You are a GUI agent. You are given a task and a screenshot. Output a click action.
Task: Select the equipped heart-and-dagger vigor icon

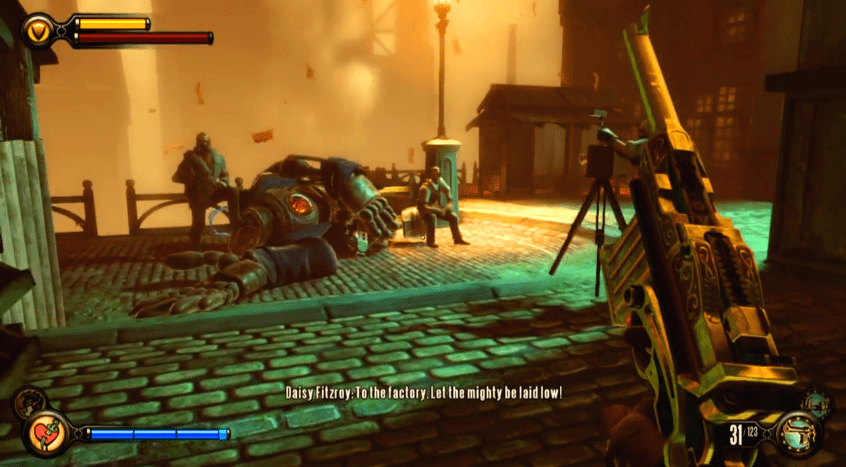(x=46, y=434)
